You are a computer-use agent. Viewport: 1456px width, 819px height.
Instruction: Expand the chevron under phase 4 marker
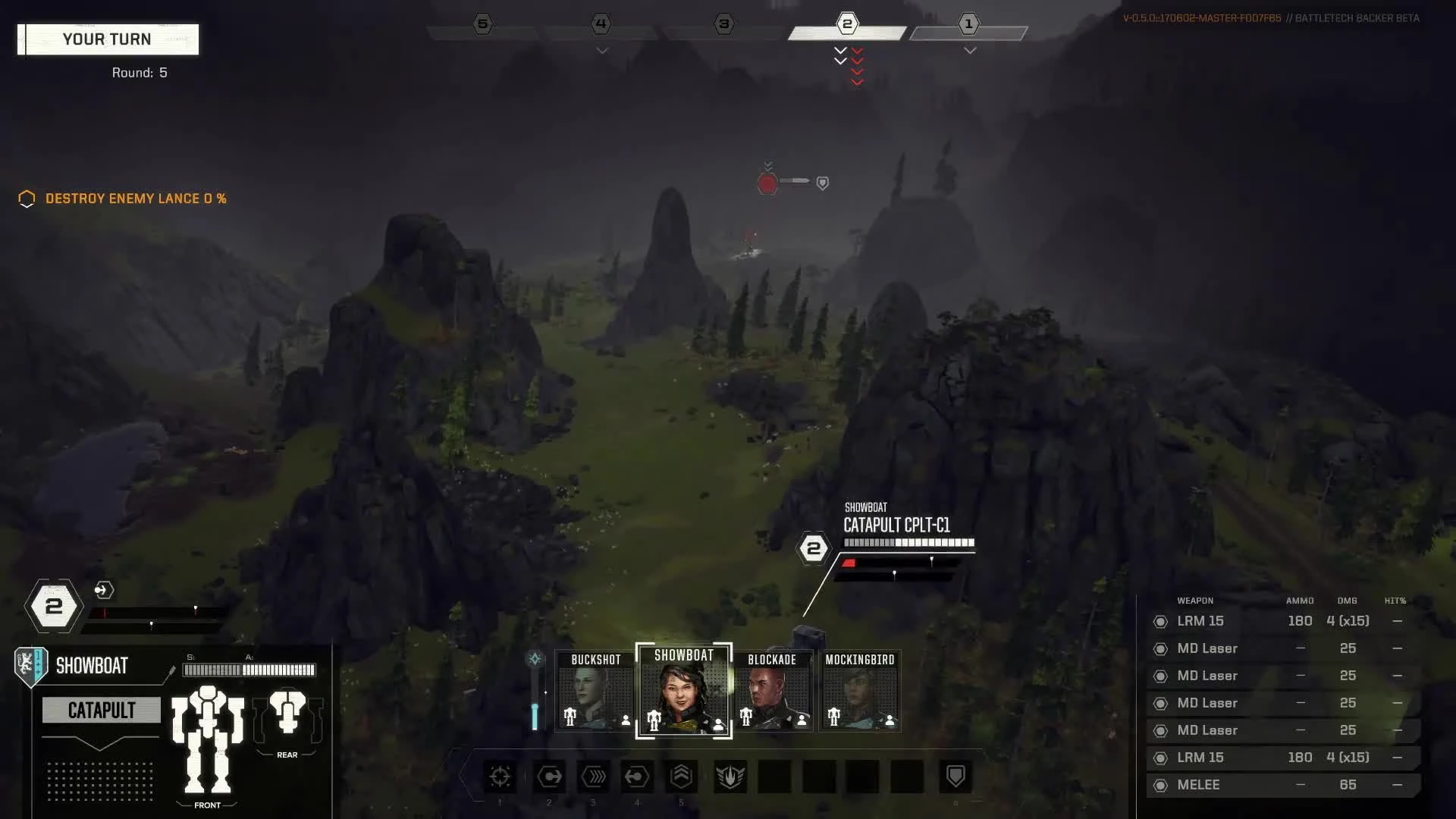(x=601, y=50)
